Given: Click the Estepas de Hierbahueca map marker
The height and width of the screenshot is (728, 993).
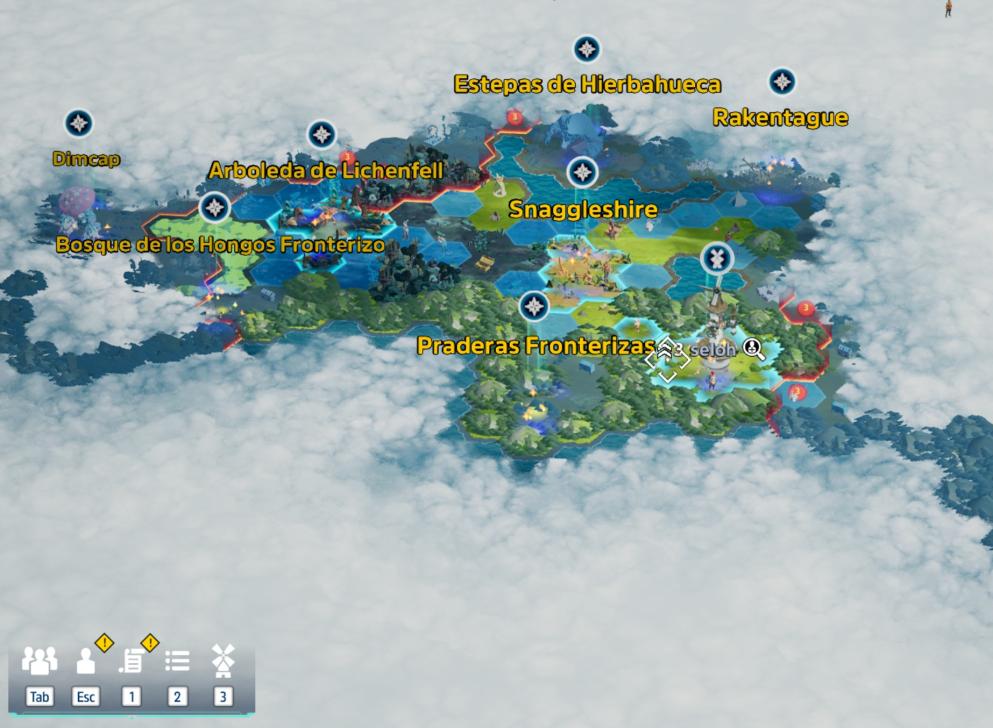Looking at the screenshot, I should [x=586, y=49].
